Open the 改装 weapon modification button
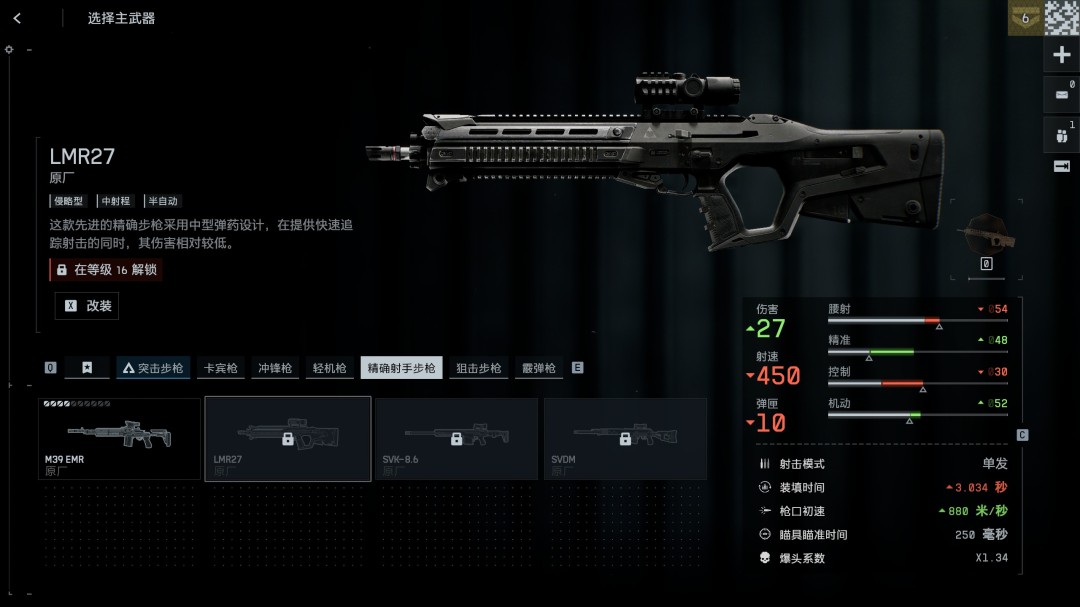 (x=87, y=306)
